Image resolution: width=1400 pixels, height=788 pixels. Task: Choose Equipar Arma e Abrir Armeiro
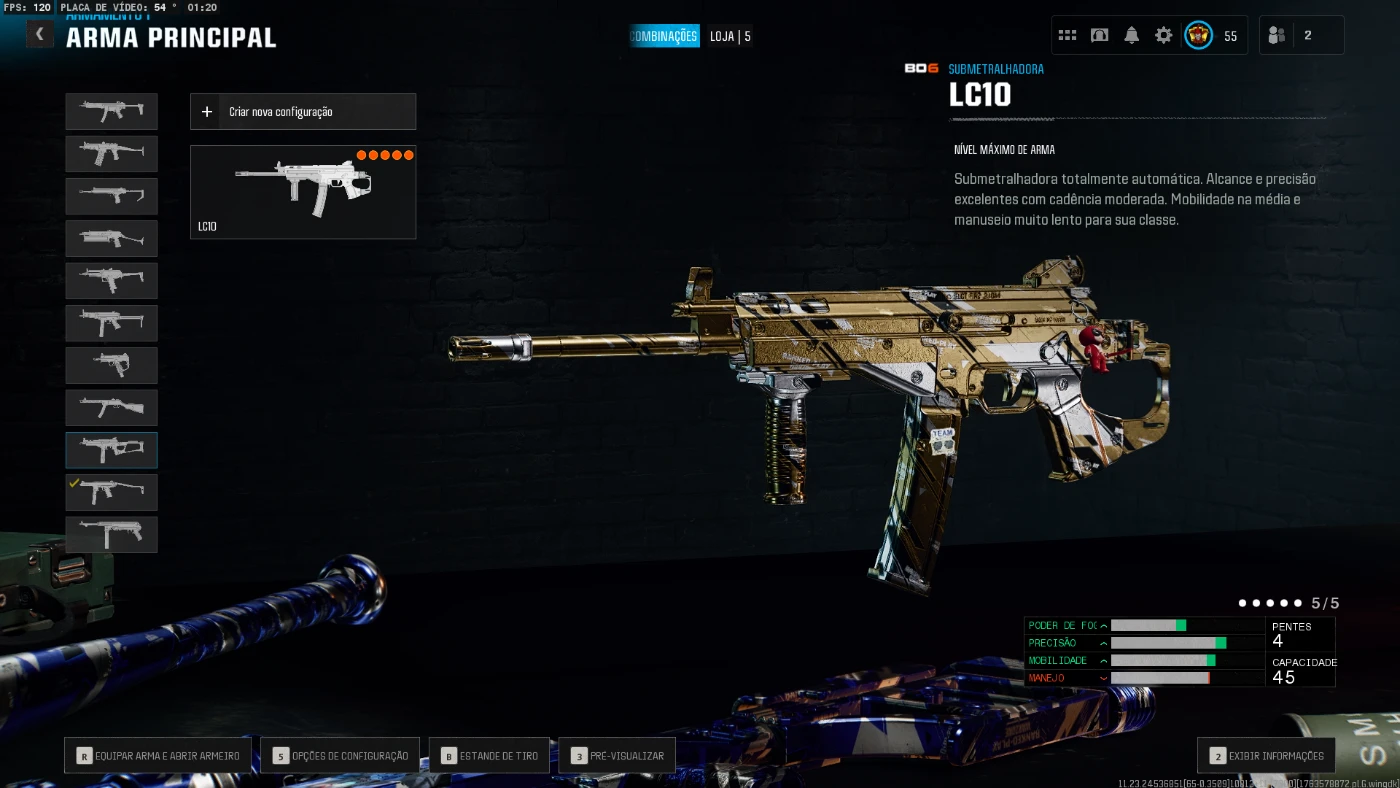point(158,756)
